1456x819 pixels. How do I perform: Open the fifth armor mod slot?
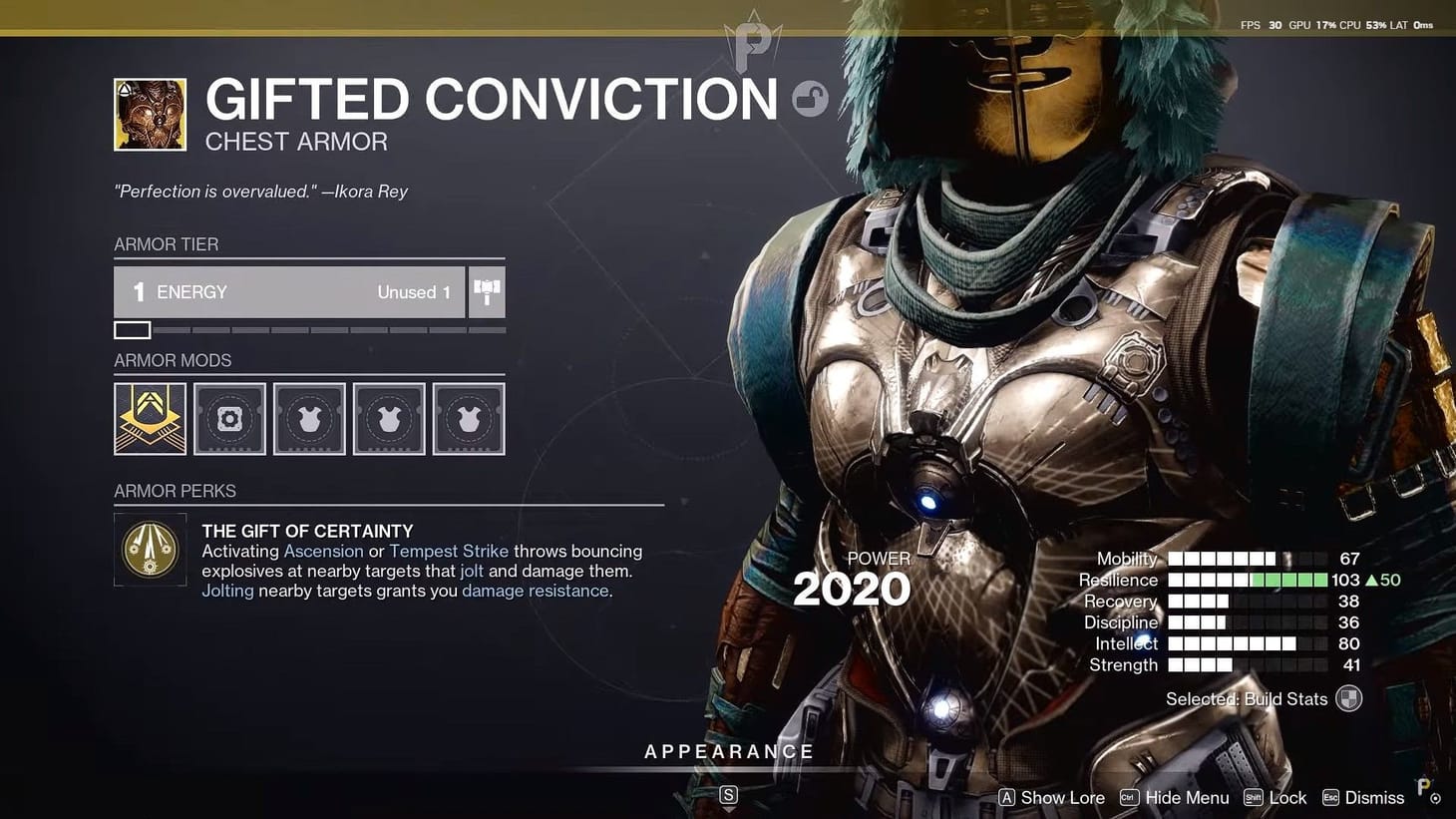tap(469, 418)
